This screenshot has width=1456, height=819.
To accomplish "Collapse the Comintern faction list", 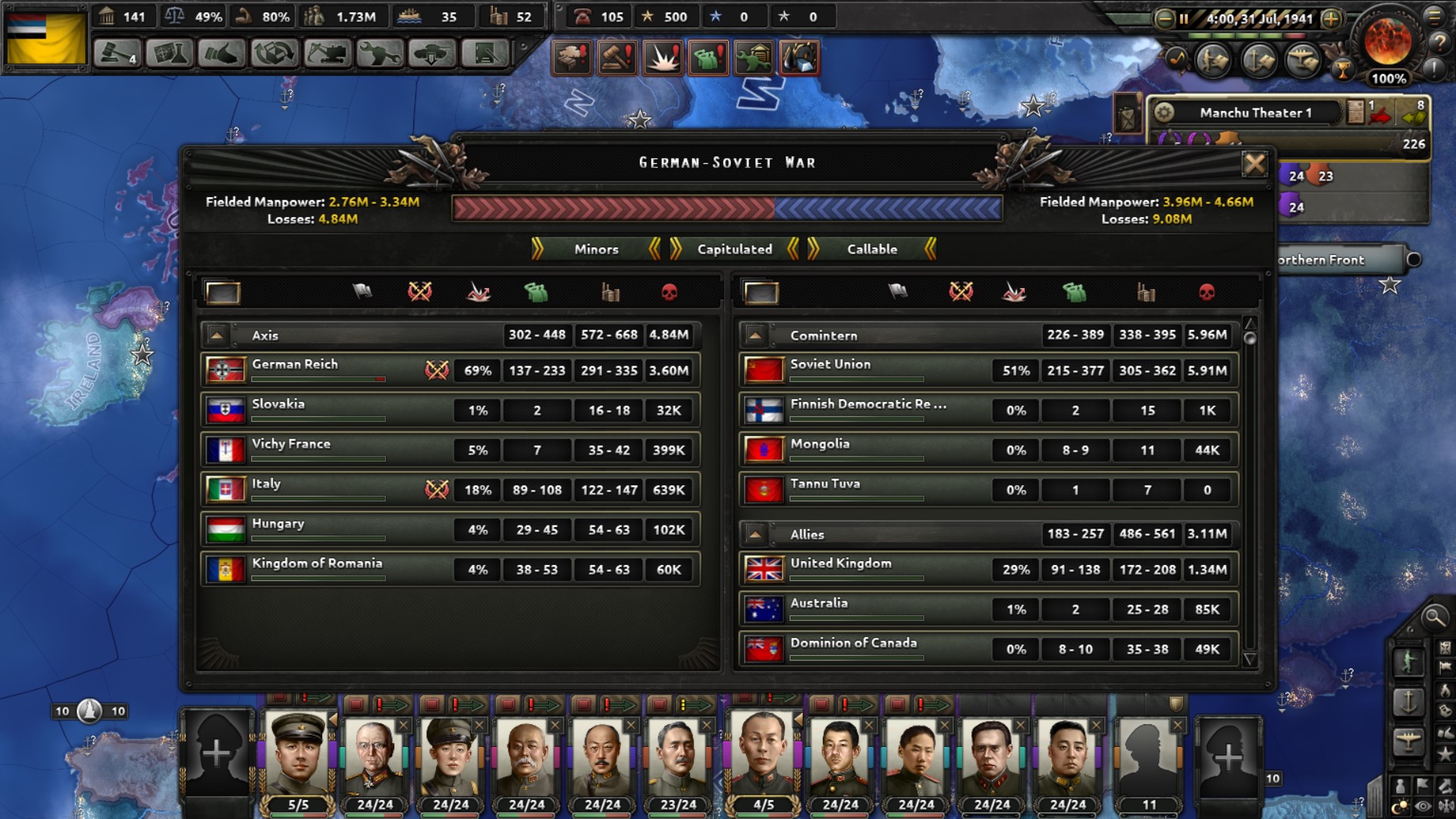I will point(755,334).
